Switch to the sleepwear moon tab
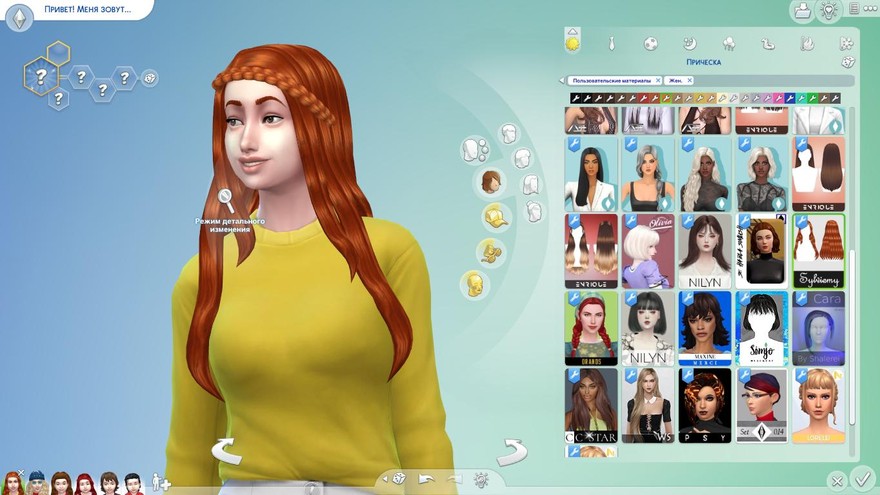880x495 pixels. [689, 44]
